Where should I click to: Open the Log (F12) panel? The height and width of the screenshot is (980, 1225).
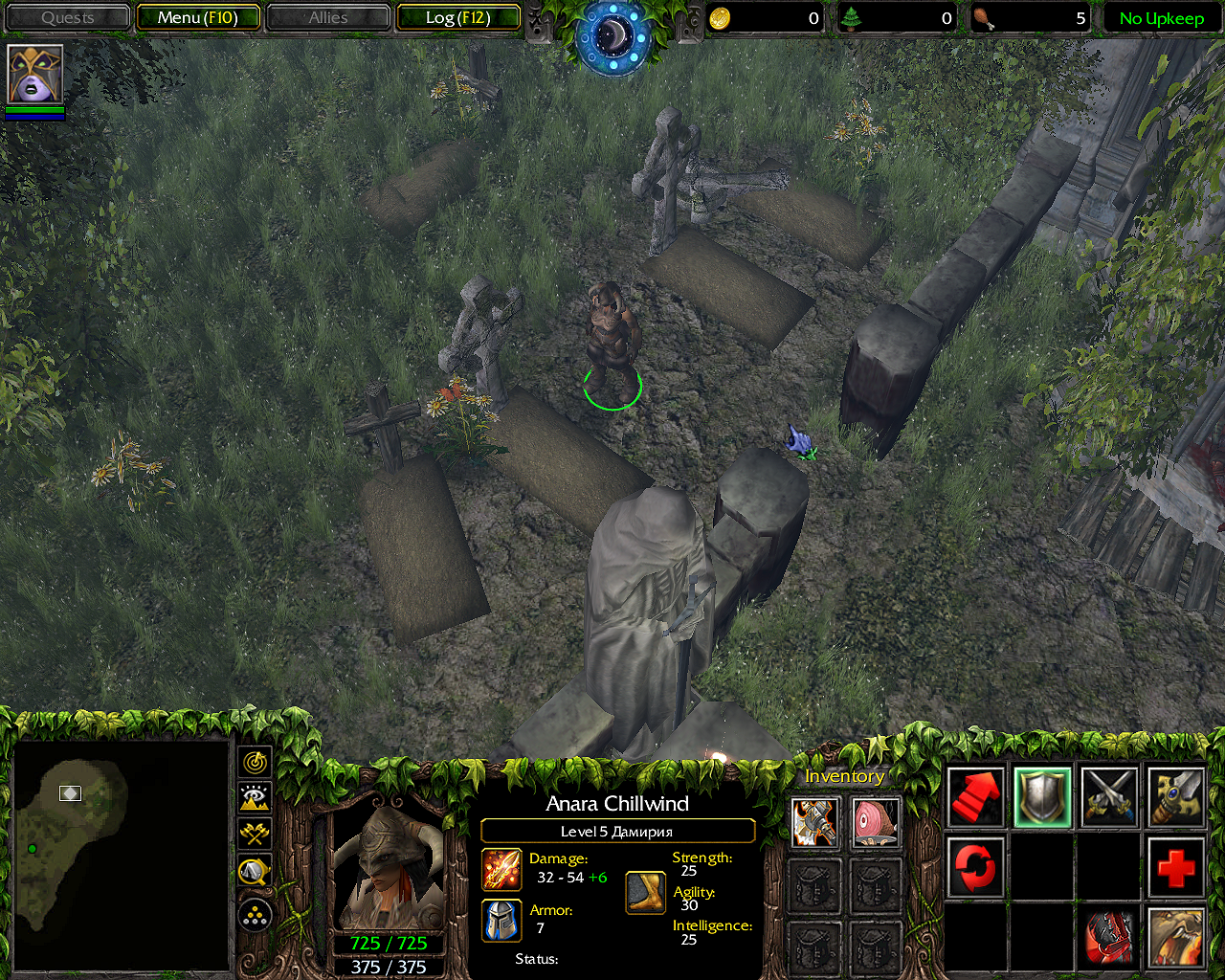click(458, 17)
